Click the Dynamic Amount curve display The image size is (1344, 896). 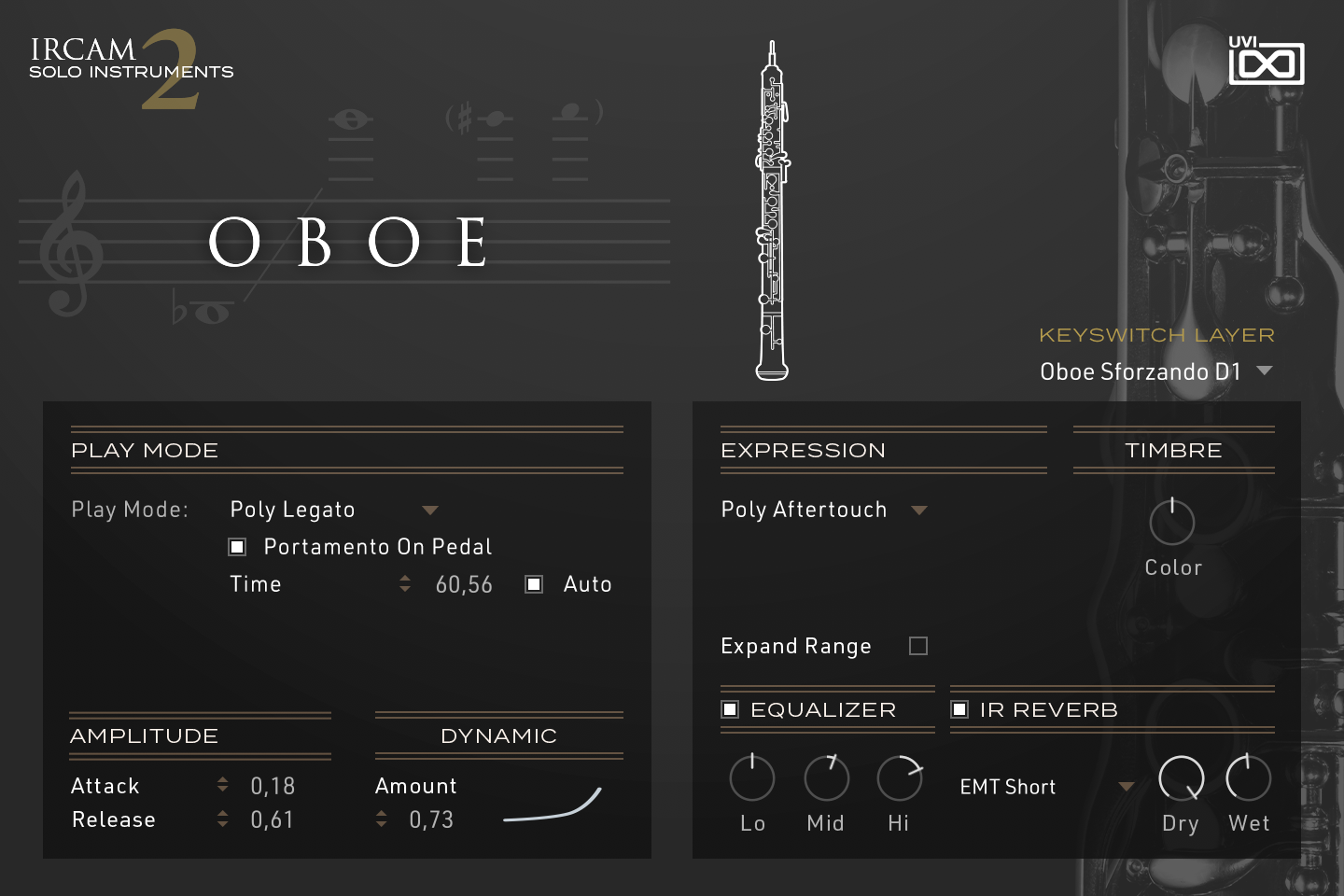coord(551,805)
